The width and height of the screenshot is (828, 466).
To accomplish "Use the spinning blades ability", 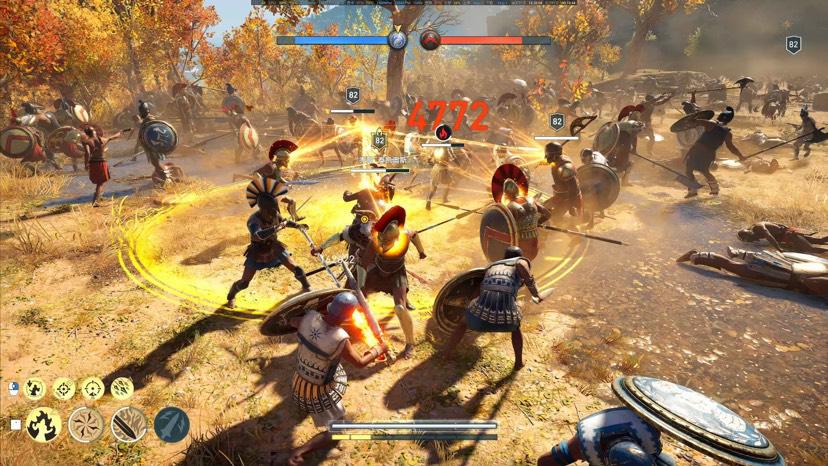I will point(86,425).
